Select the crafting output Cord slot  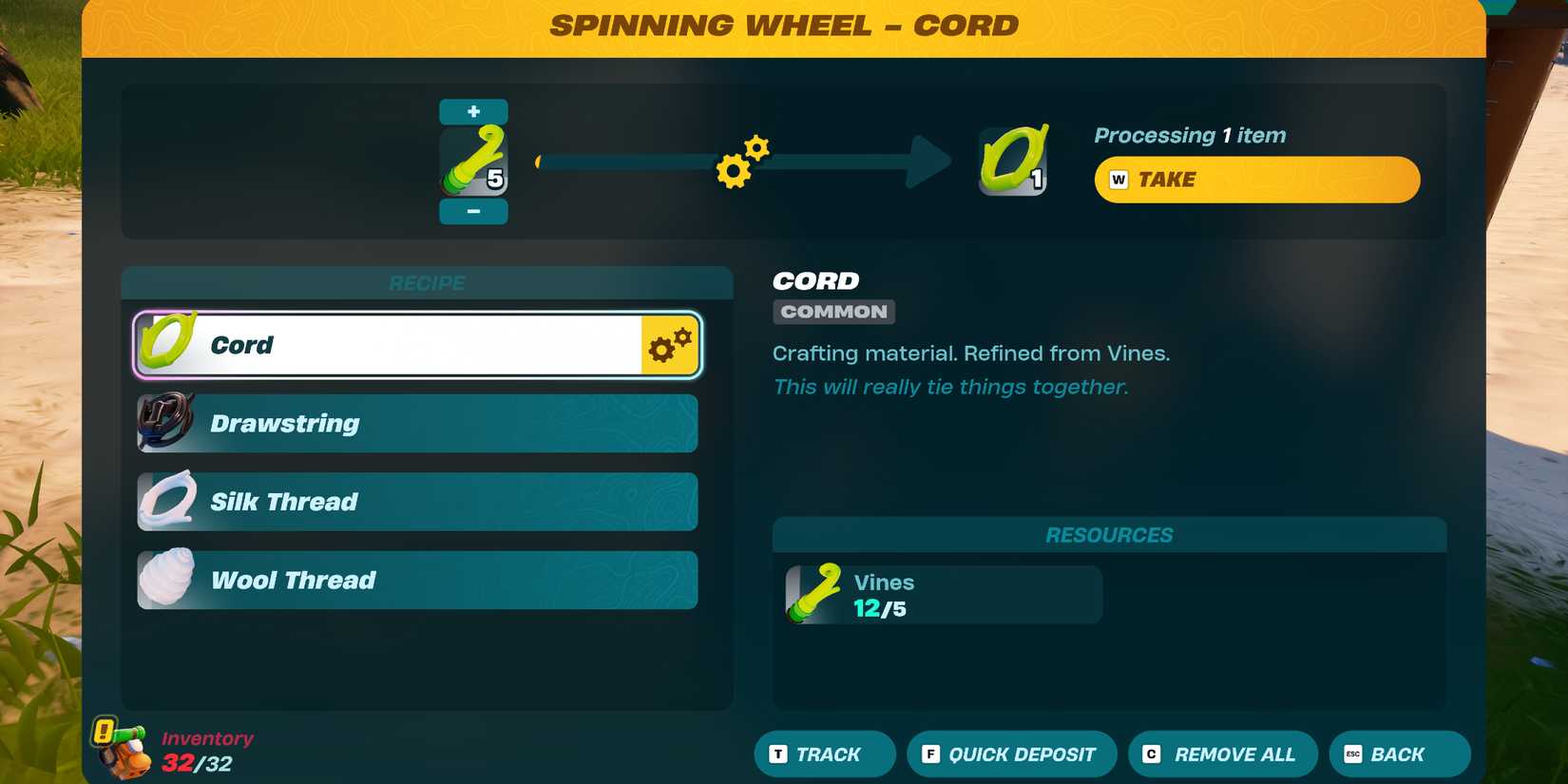click(x=1010, y=160)
